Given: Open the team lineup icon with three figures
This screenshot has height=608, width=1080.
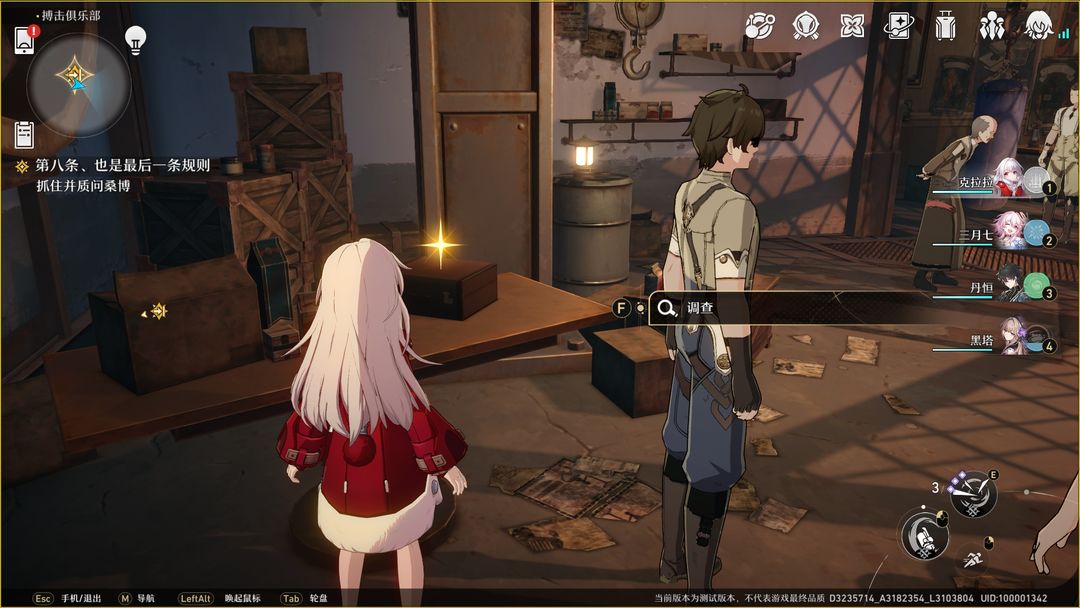Looking at the screenshot, I should [x=992, y=25].
